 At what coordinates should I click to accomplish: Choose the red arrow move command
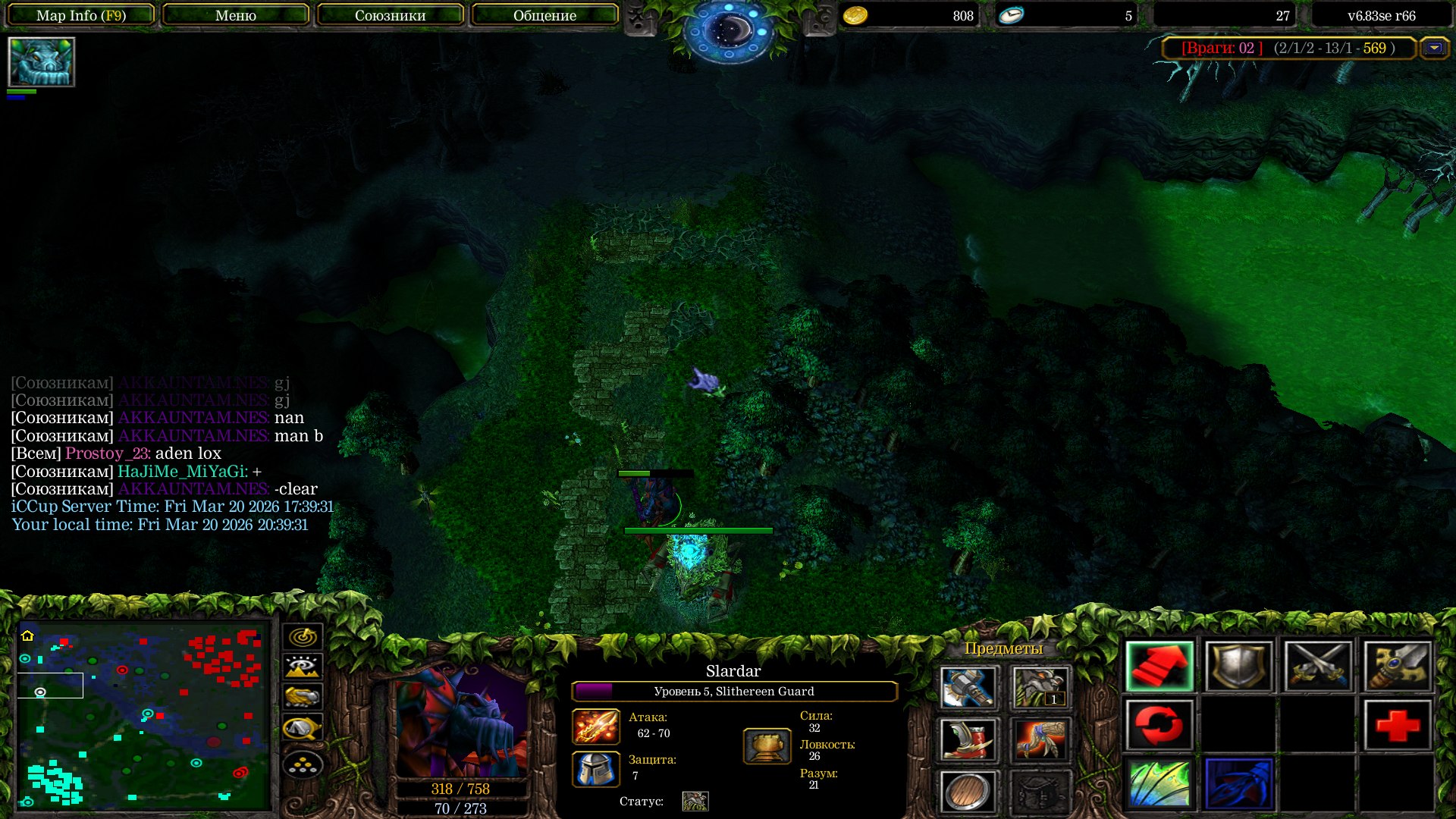[1159, 667]
